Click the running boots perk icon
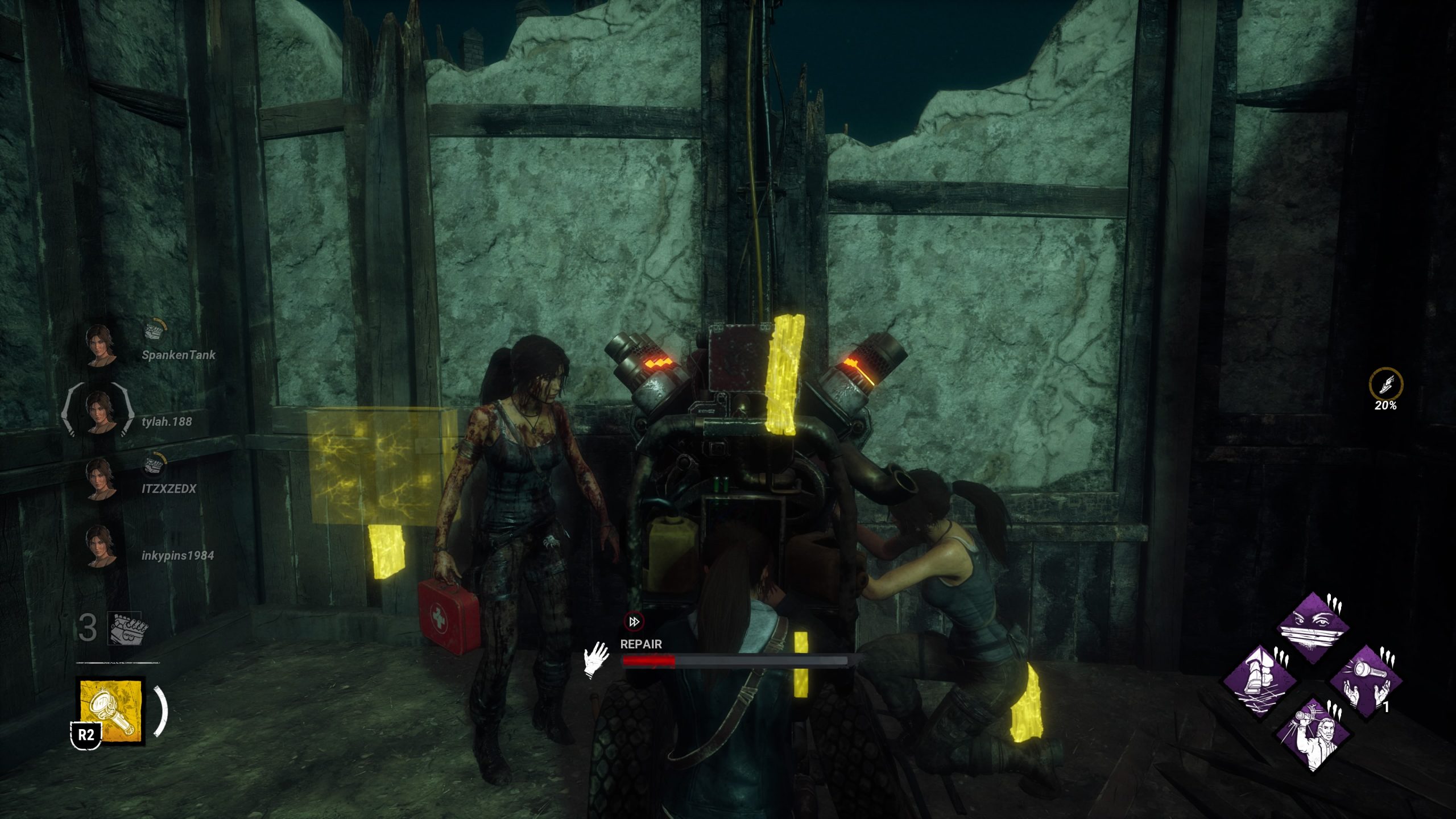Screen dimensions: 1456x819 tap(1259, 681)
